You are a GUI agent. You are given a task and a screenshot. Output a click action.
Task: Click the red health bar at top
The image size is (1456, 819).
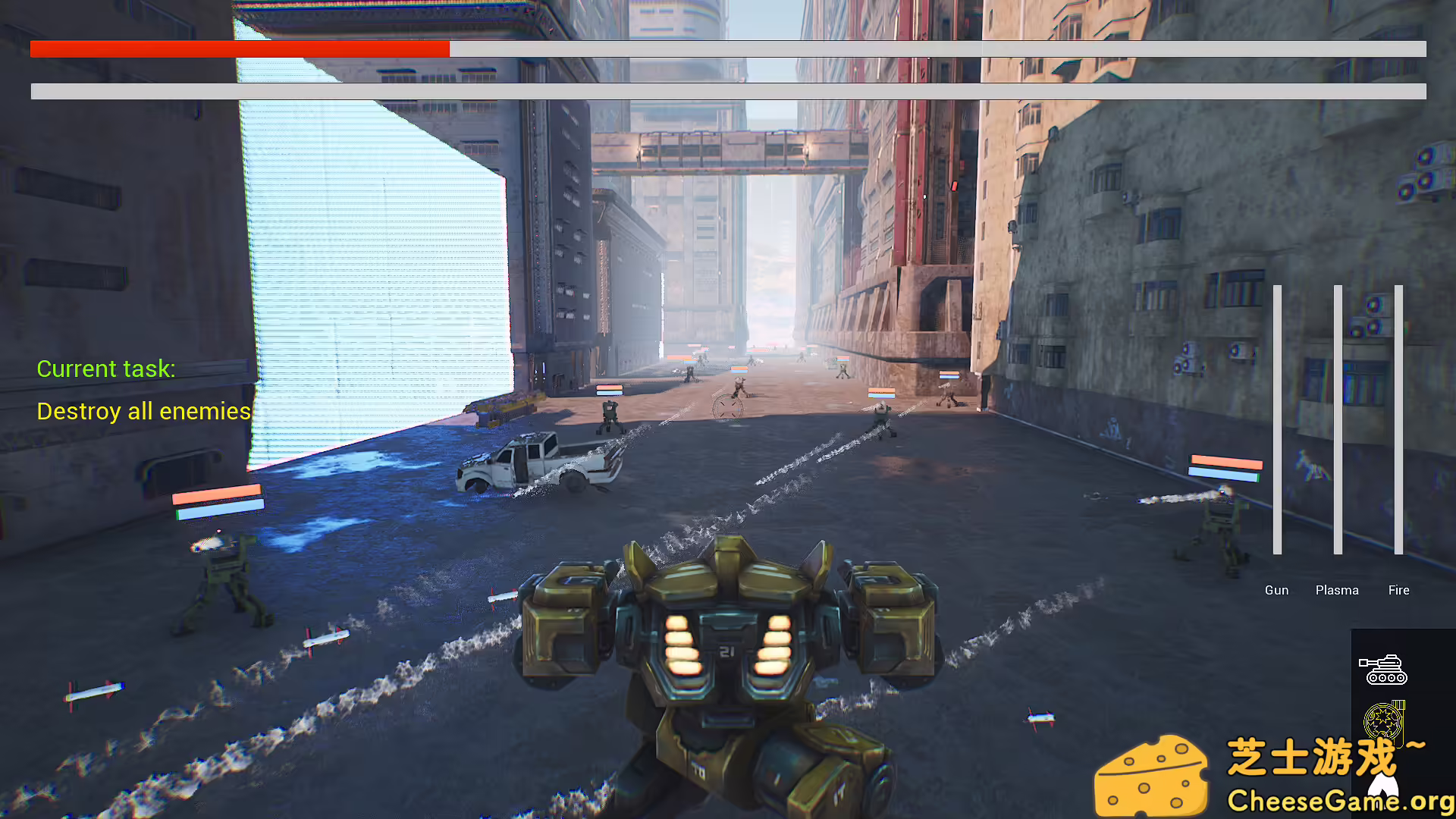[x=239, y=49]
